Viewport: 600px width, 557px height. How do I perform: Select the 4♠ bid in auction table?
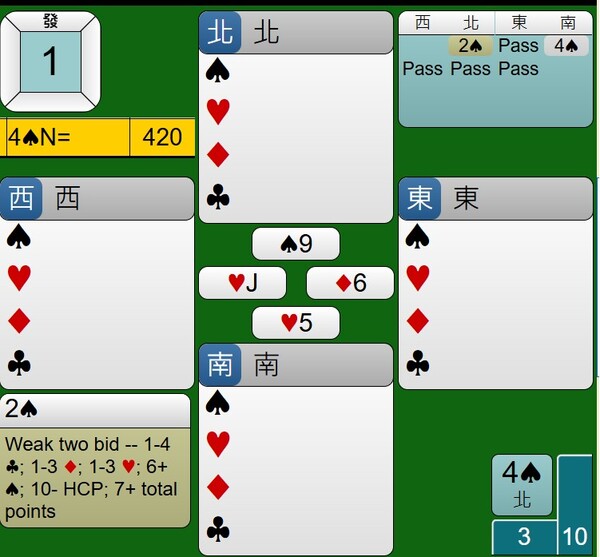[x=565, y=46]
